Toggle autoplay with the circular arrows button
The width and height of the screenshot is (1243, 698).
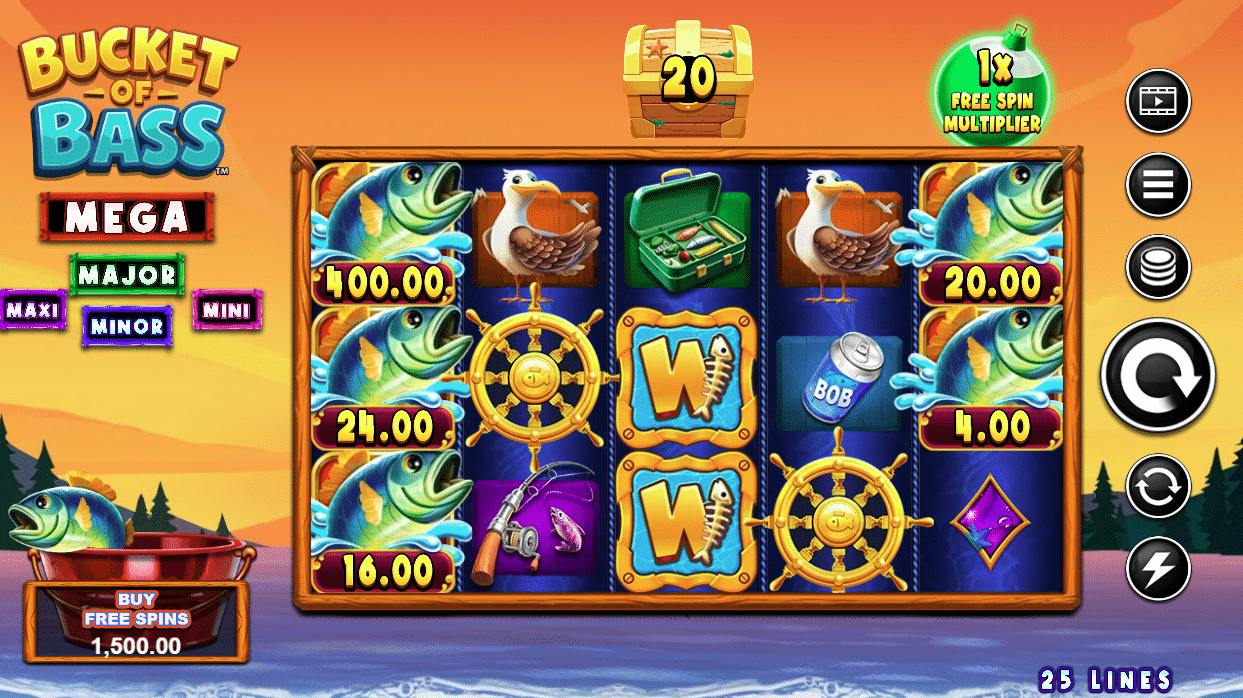pos(1158,486)
